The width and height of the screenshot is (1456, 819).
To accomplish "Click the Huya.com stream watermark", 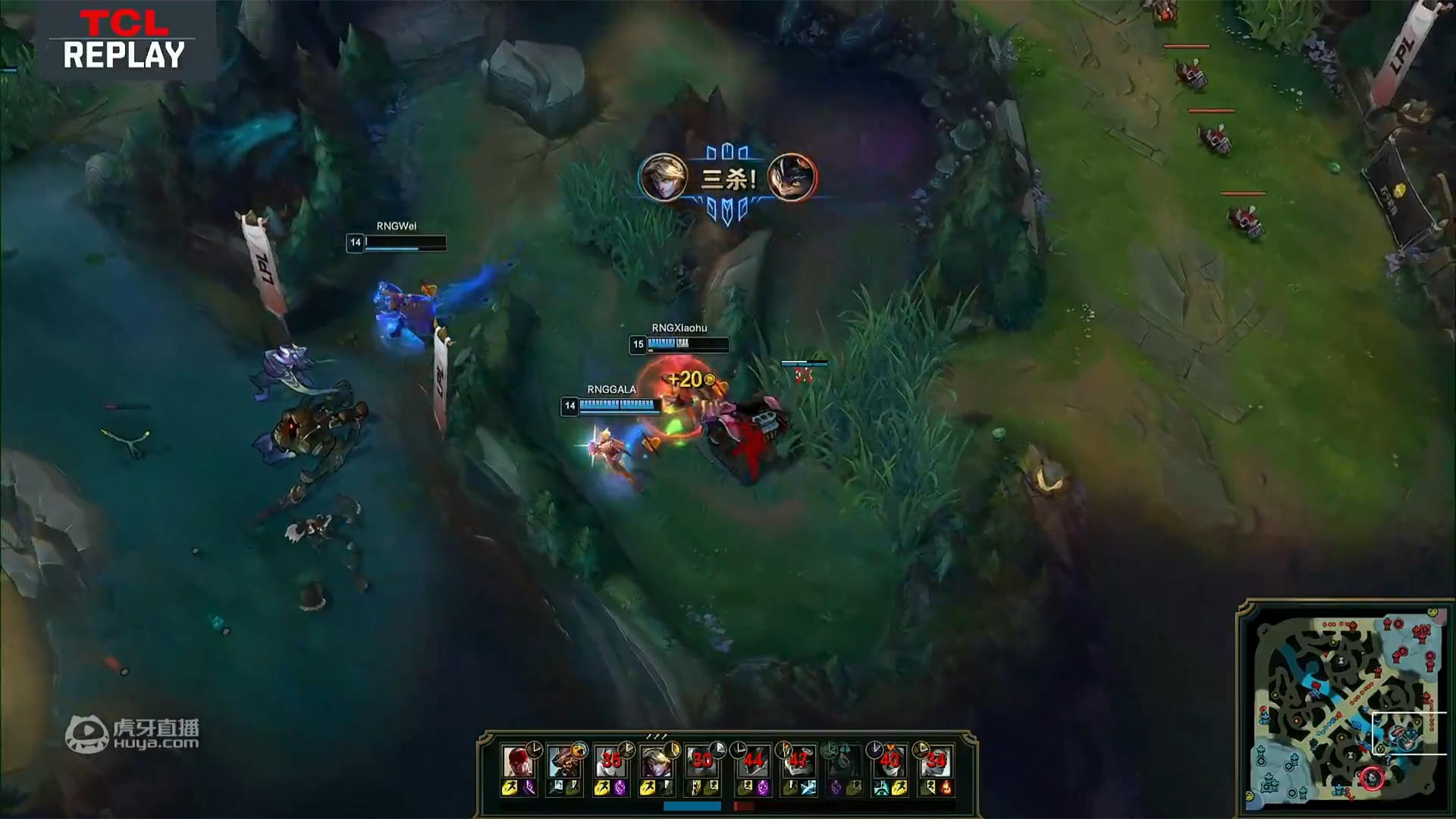I will point(133,734).
